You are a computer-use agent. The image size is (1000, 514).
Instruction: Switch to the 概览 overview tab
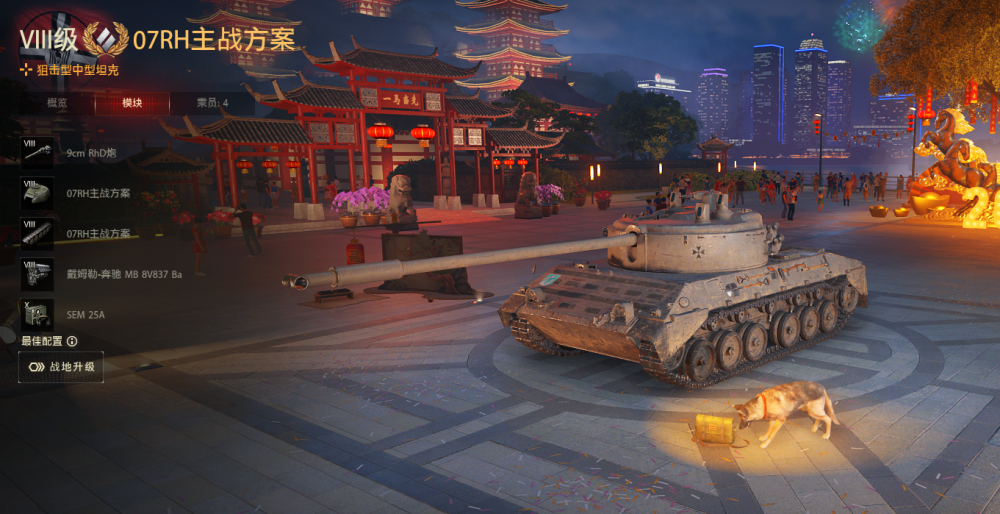click(x=57, y=103)
